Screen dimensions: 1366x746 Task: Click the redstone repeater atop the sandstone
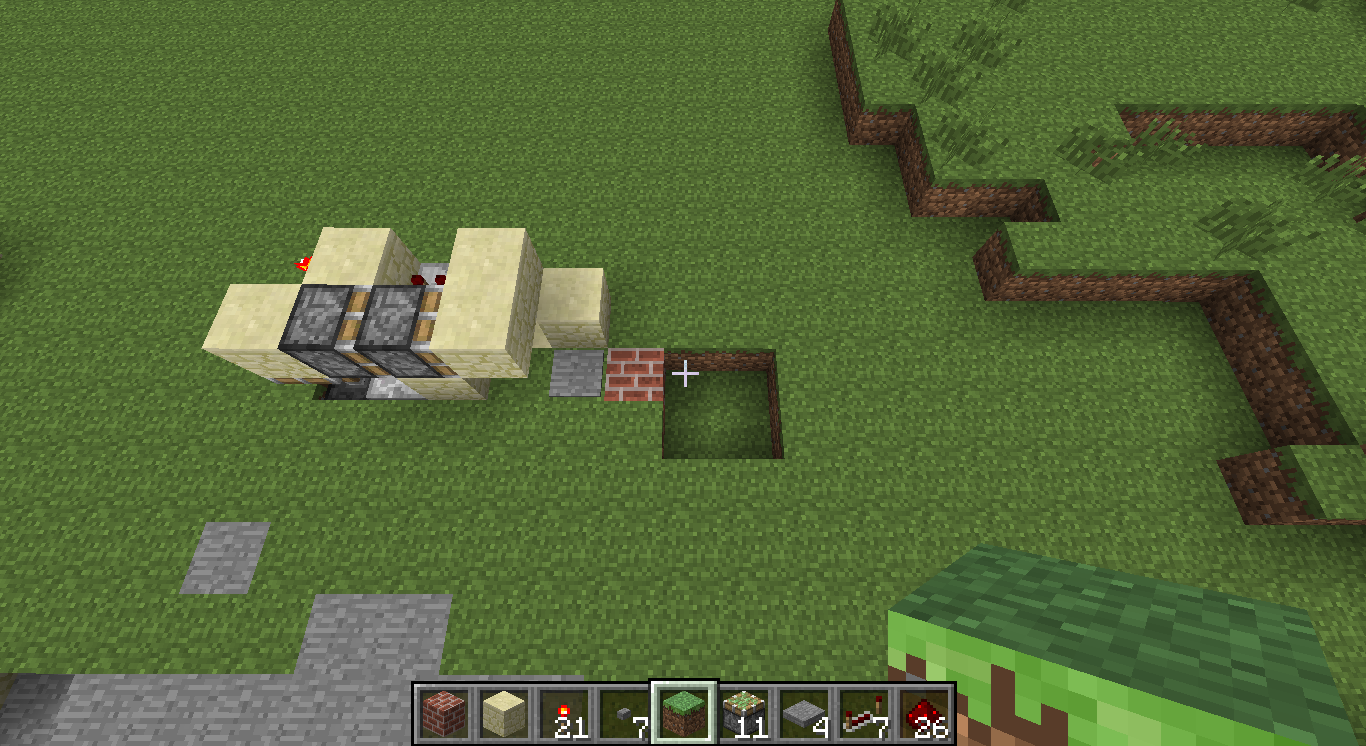pyautogui.click(x=428, y=277)
